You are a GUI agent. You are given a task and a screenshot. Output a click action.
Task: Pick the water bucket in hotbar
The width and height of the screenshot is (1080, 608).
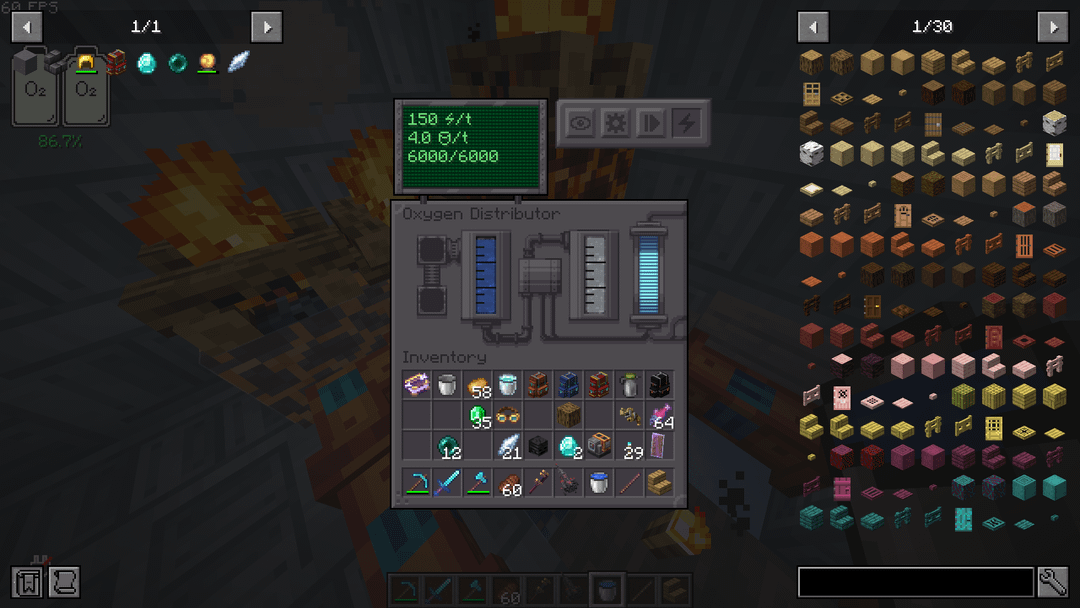coord(599,484)
